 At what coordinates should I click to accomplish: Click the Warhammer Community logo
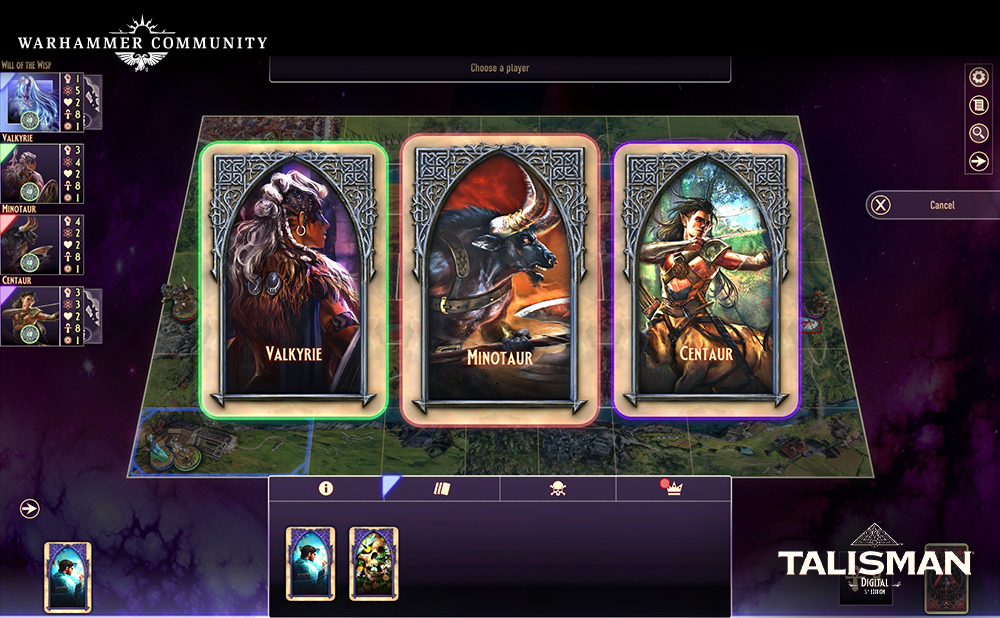pos(142,45)
